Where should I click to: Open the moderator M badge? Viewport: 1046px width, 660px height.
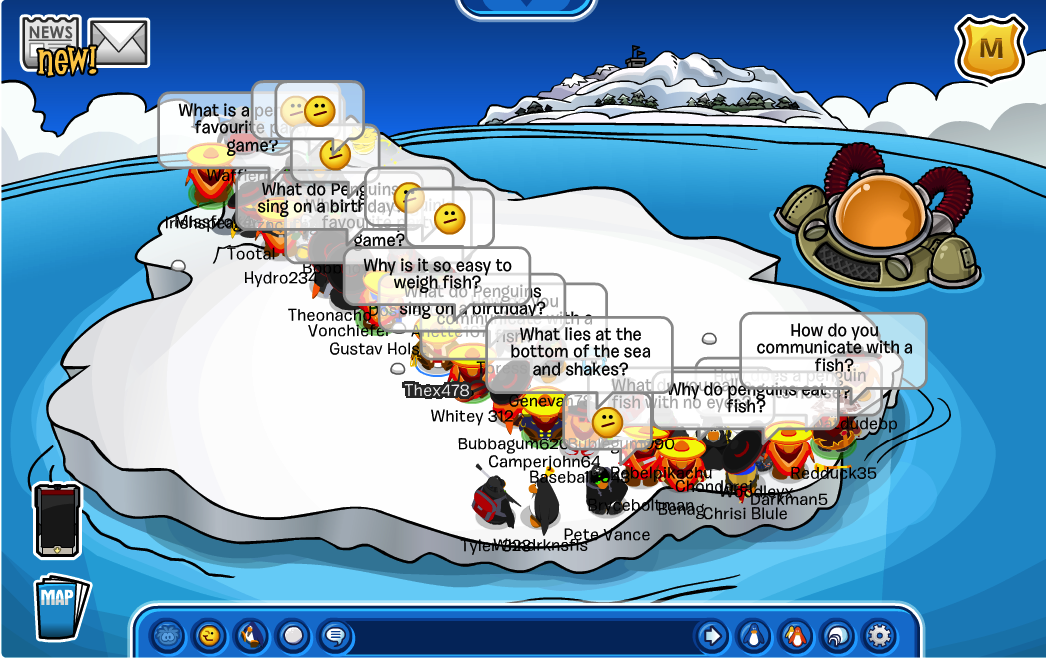pyautogui.click(x=991, y=49)
